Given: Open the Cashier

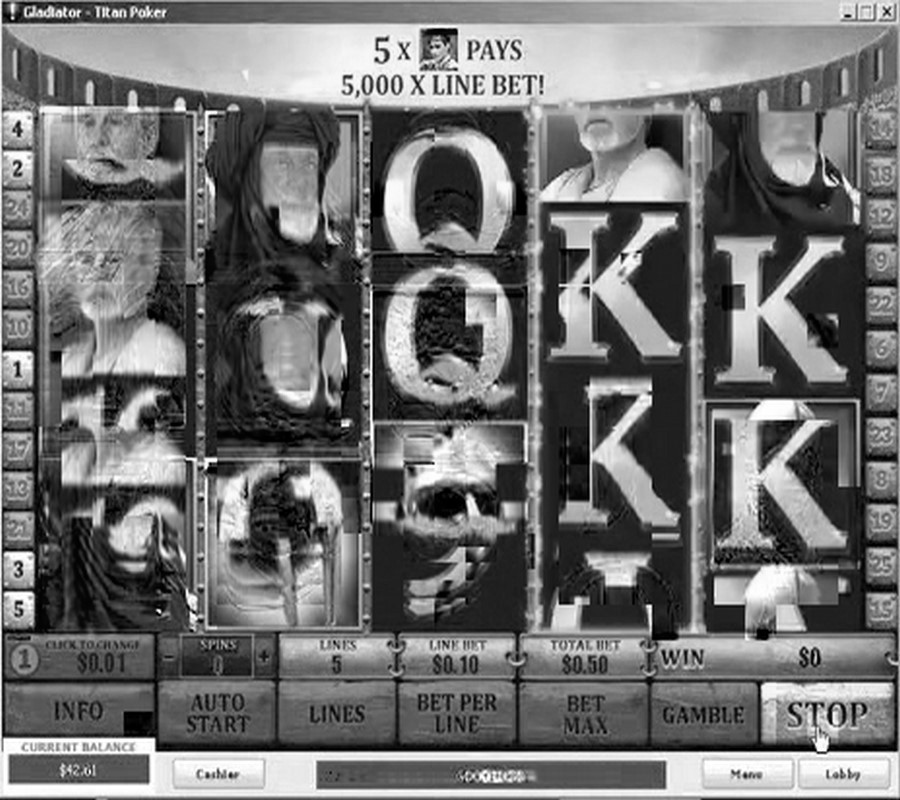Looking at the screenshot, I should click(218, 773).
